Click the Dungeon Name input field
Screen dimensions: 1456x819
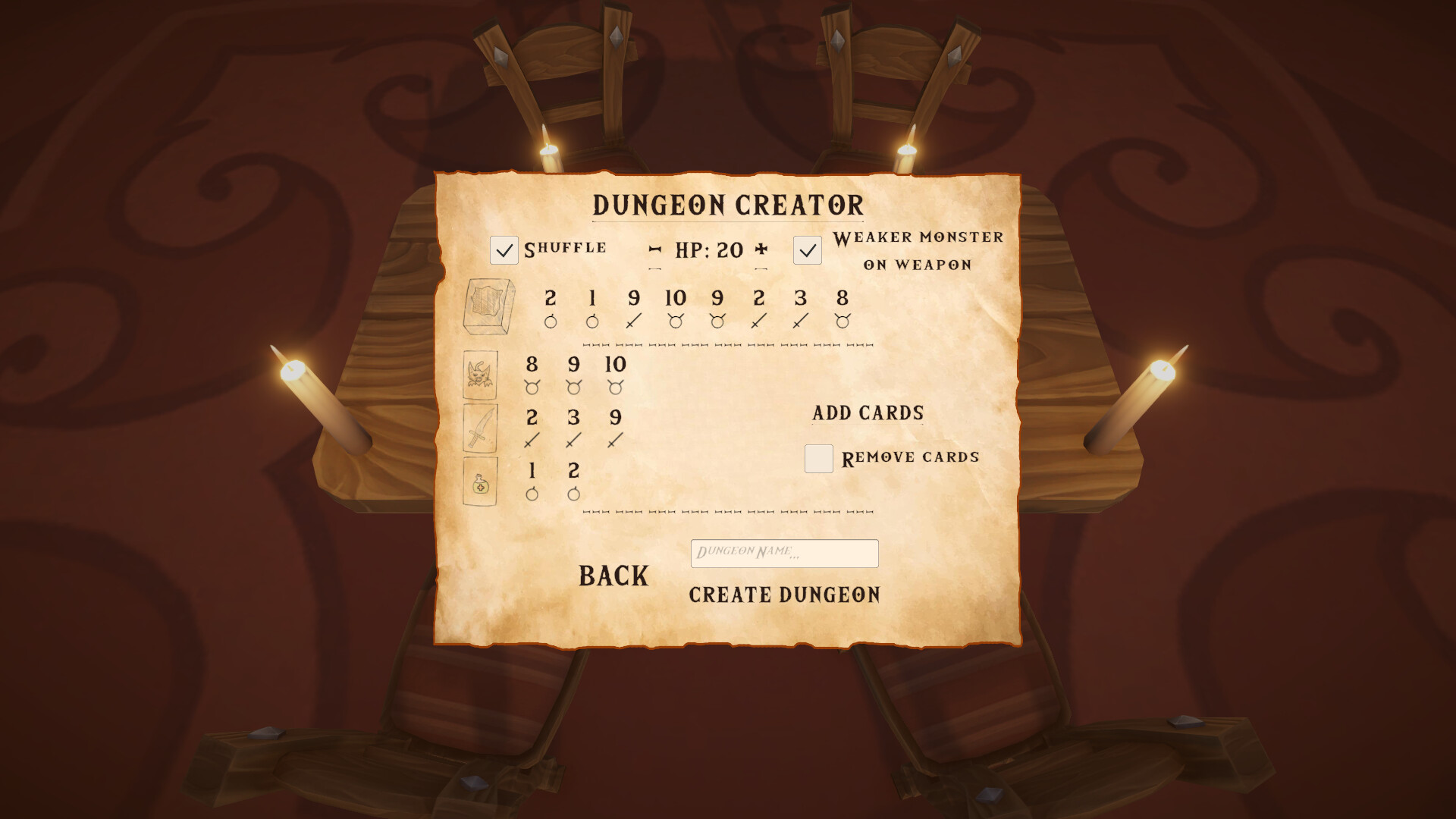(785, 554)
